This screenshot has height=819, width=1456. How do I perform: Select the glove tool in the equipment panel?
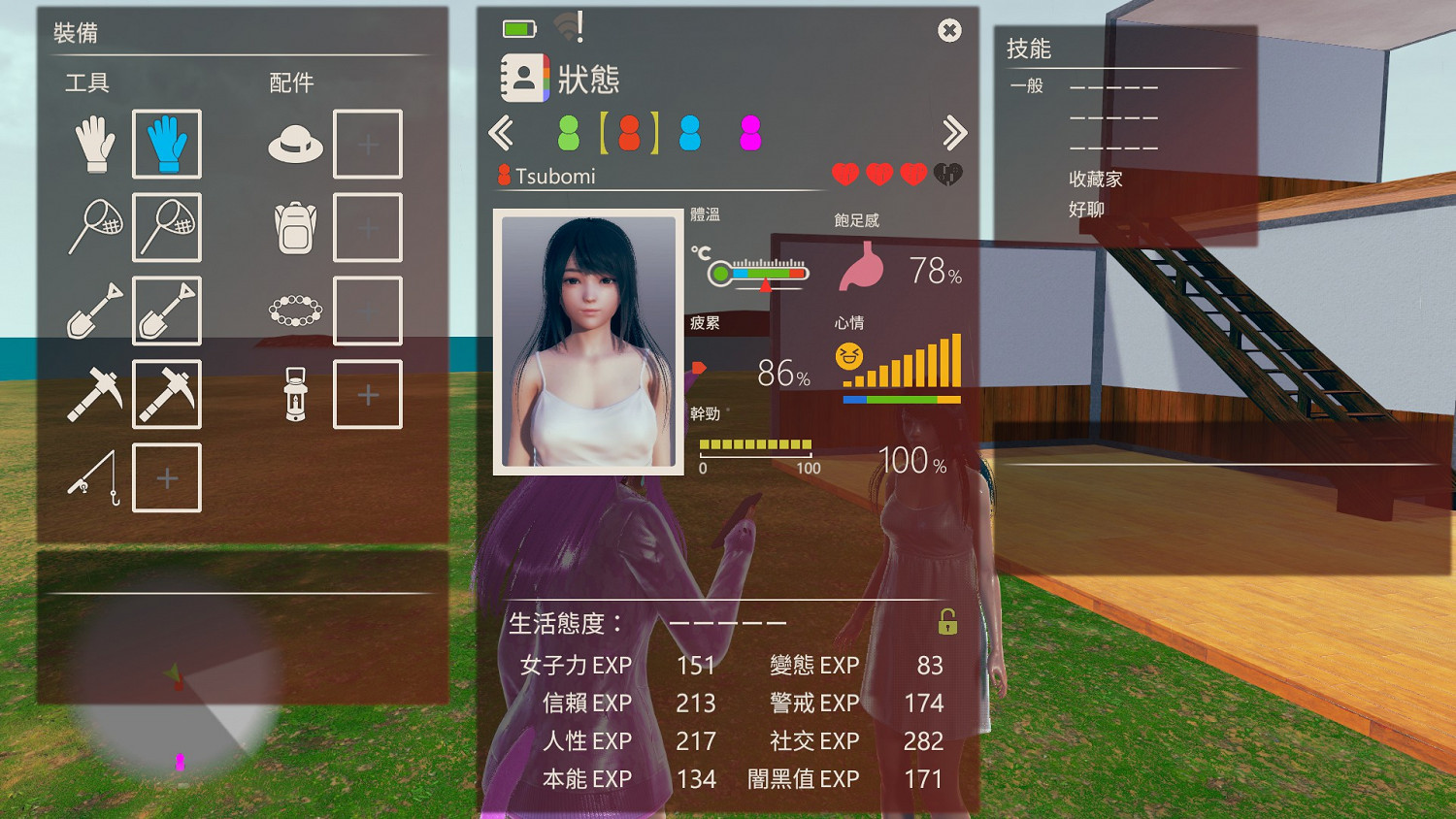[94, 144]
